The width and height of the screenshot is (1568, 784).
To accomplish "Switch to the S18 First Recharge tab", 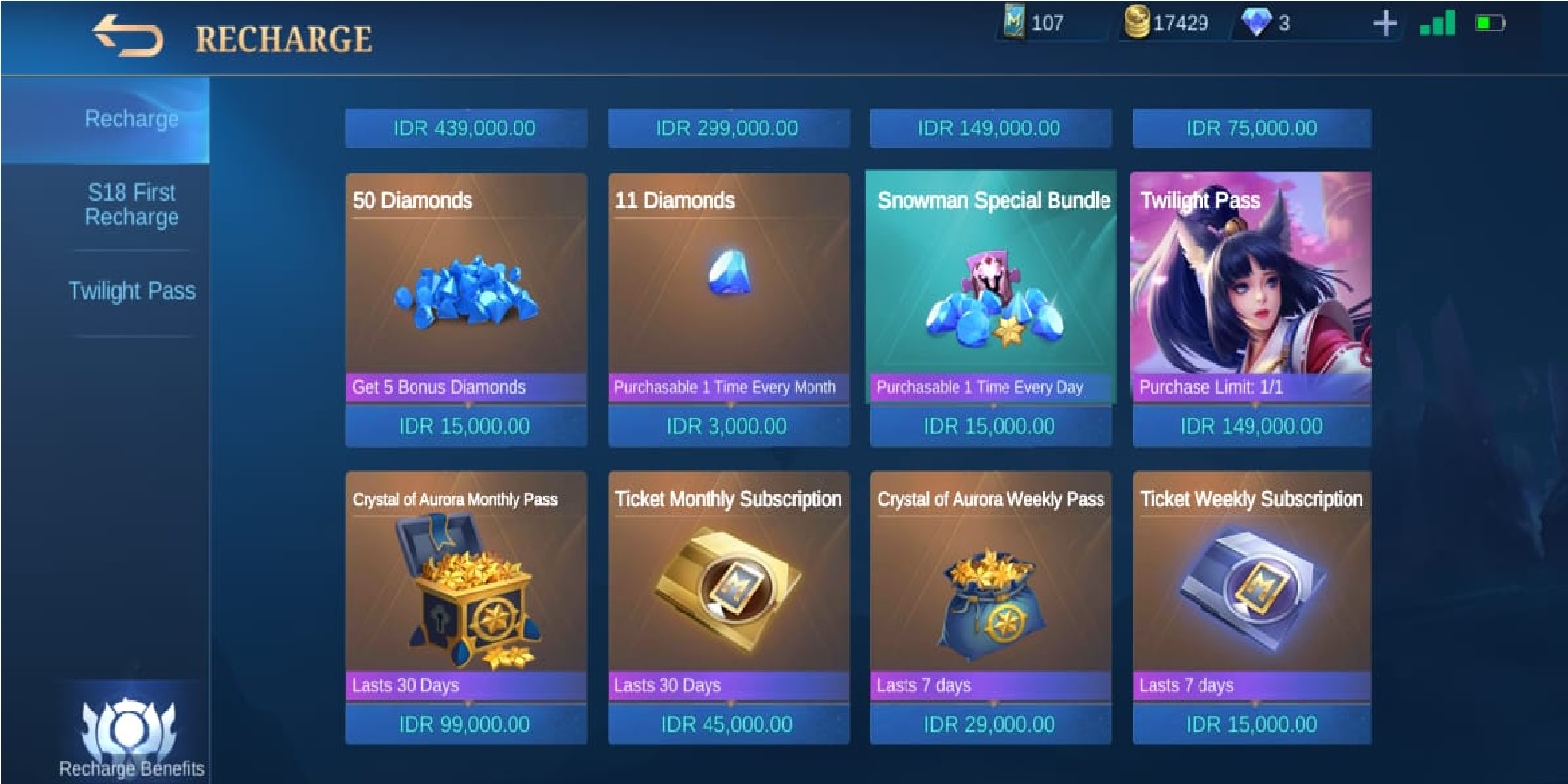I will pos(132,205).
